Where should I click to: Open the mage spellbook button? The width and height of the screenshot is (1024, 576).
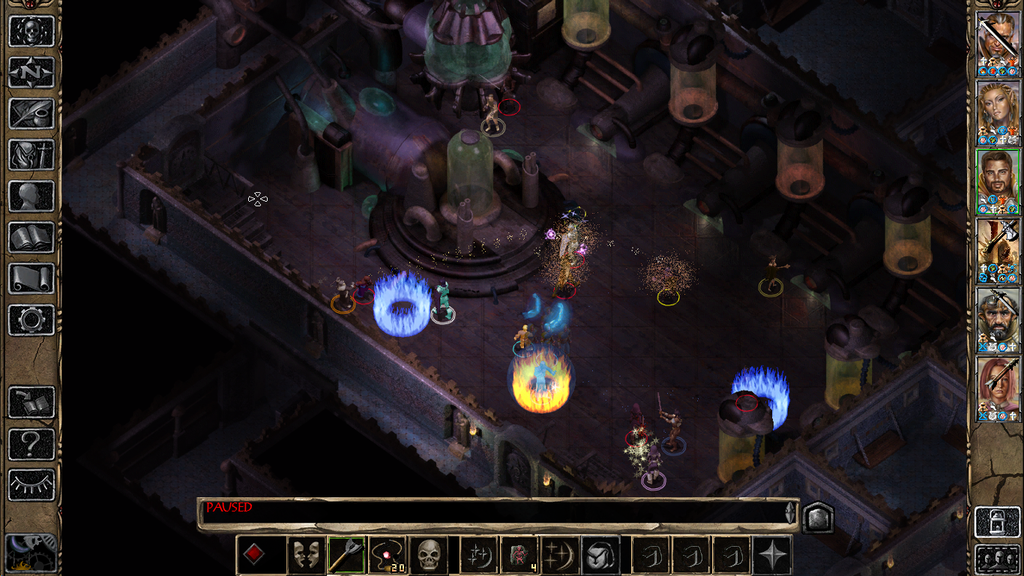pos(31,237)
